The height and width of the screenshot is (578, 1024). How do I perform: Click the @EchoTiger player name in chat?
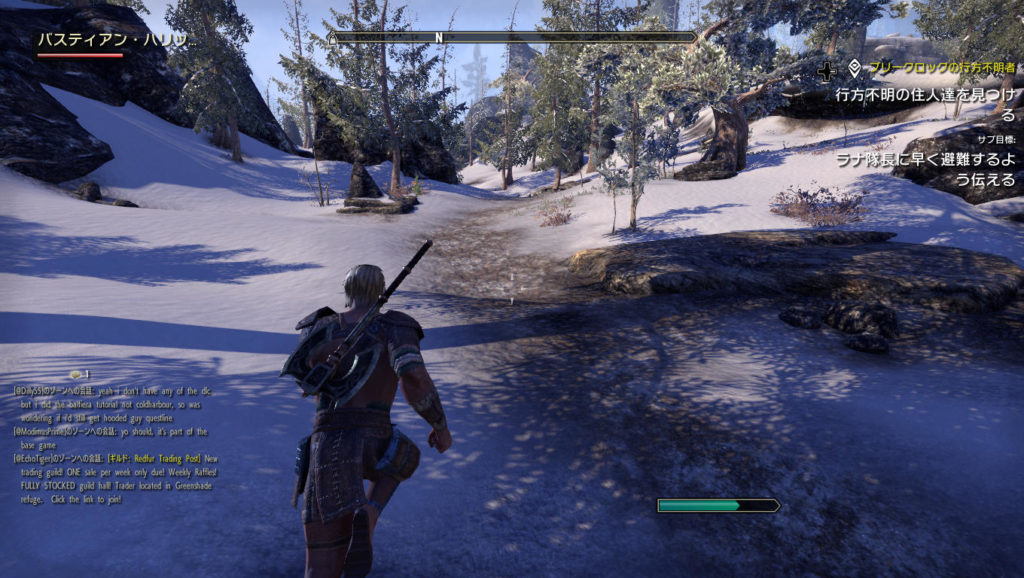(x=36, y=459)
